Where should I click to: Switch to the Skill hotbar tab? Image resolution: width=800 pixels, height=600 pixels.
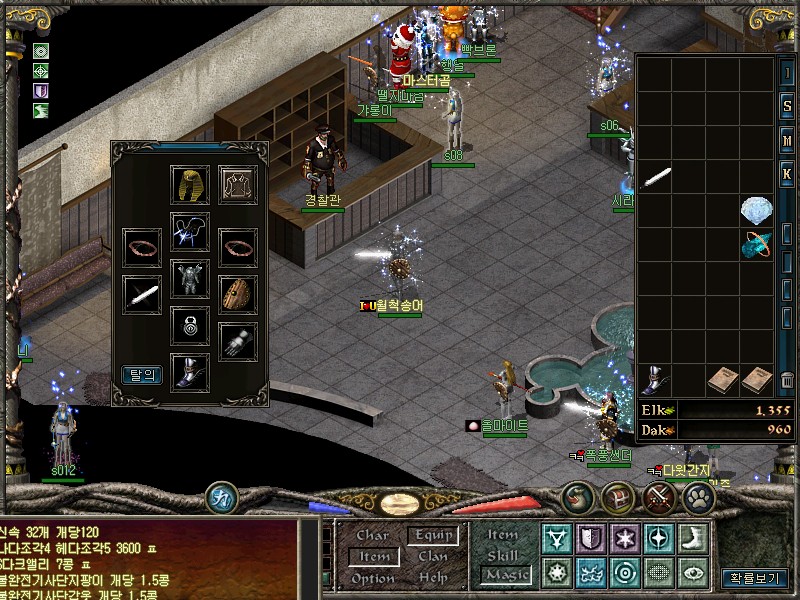(x=503, y=554)
